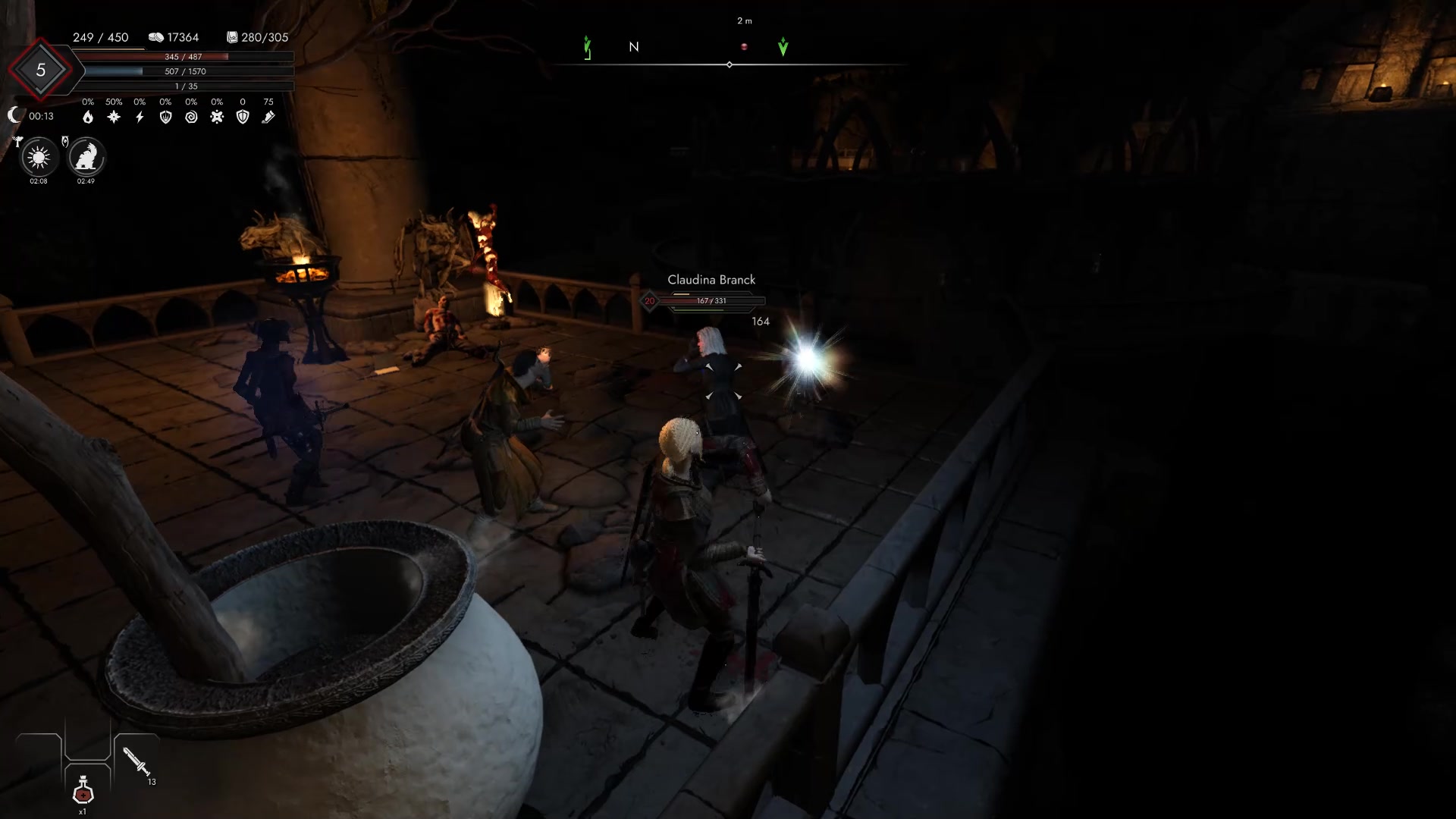Select the fire resistance icon
Screen dimensions: 1456x819
point(88,117)
